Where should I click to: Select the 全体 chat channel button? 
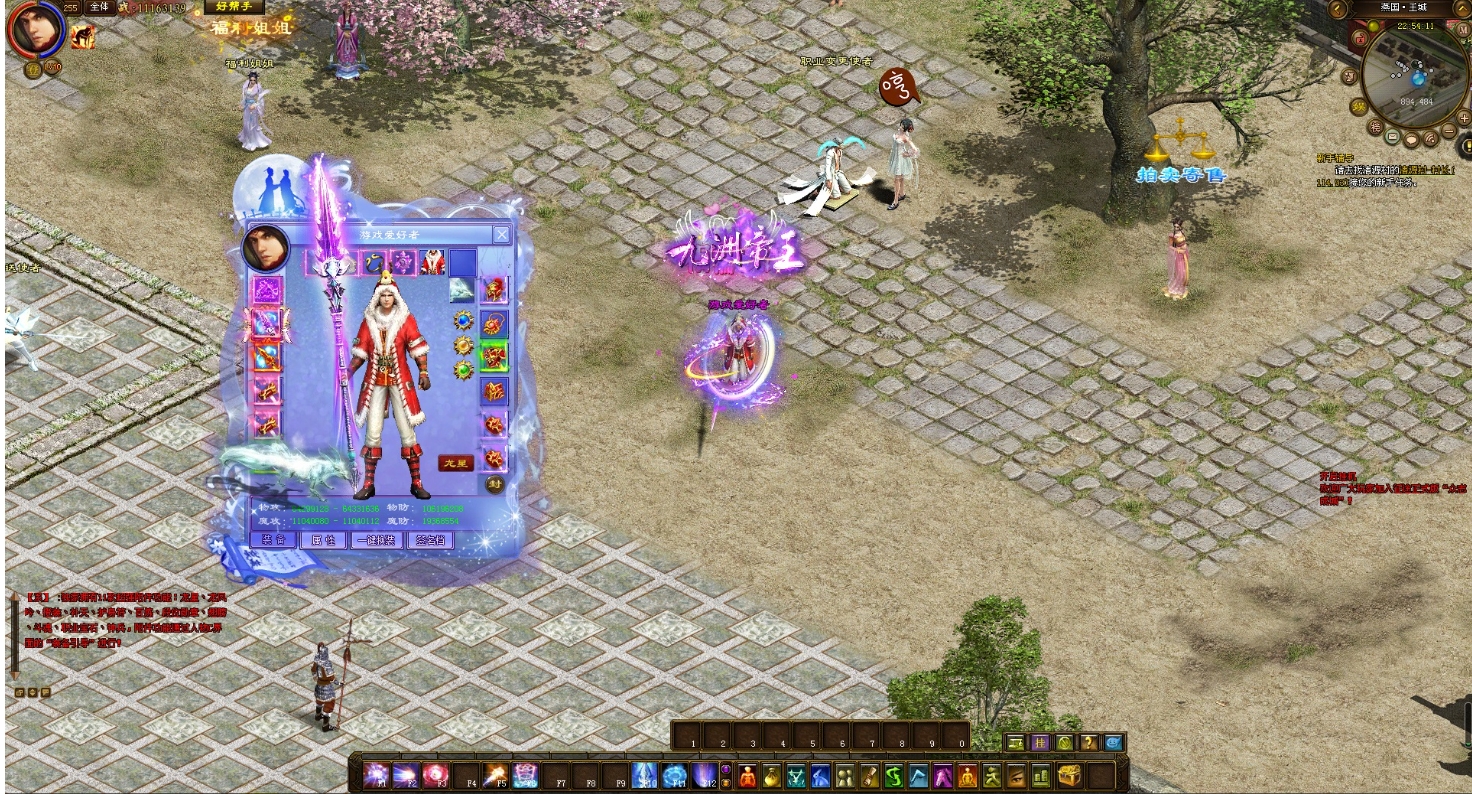point(99,7)
